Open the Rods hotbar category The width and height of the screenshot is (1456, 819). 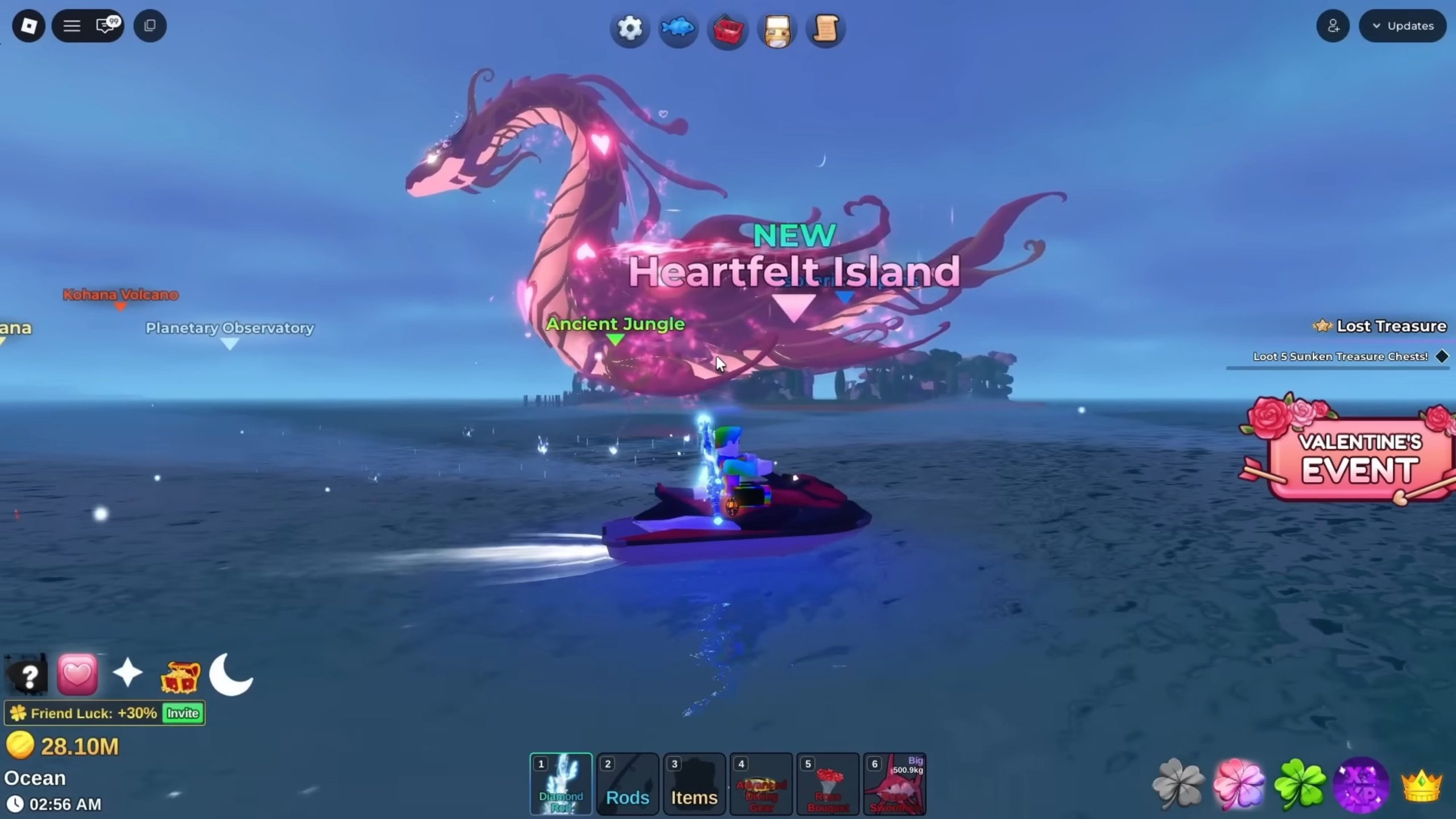pyautogui.click(x=627, y=784)
